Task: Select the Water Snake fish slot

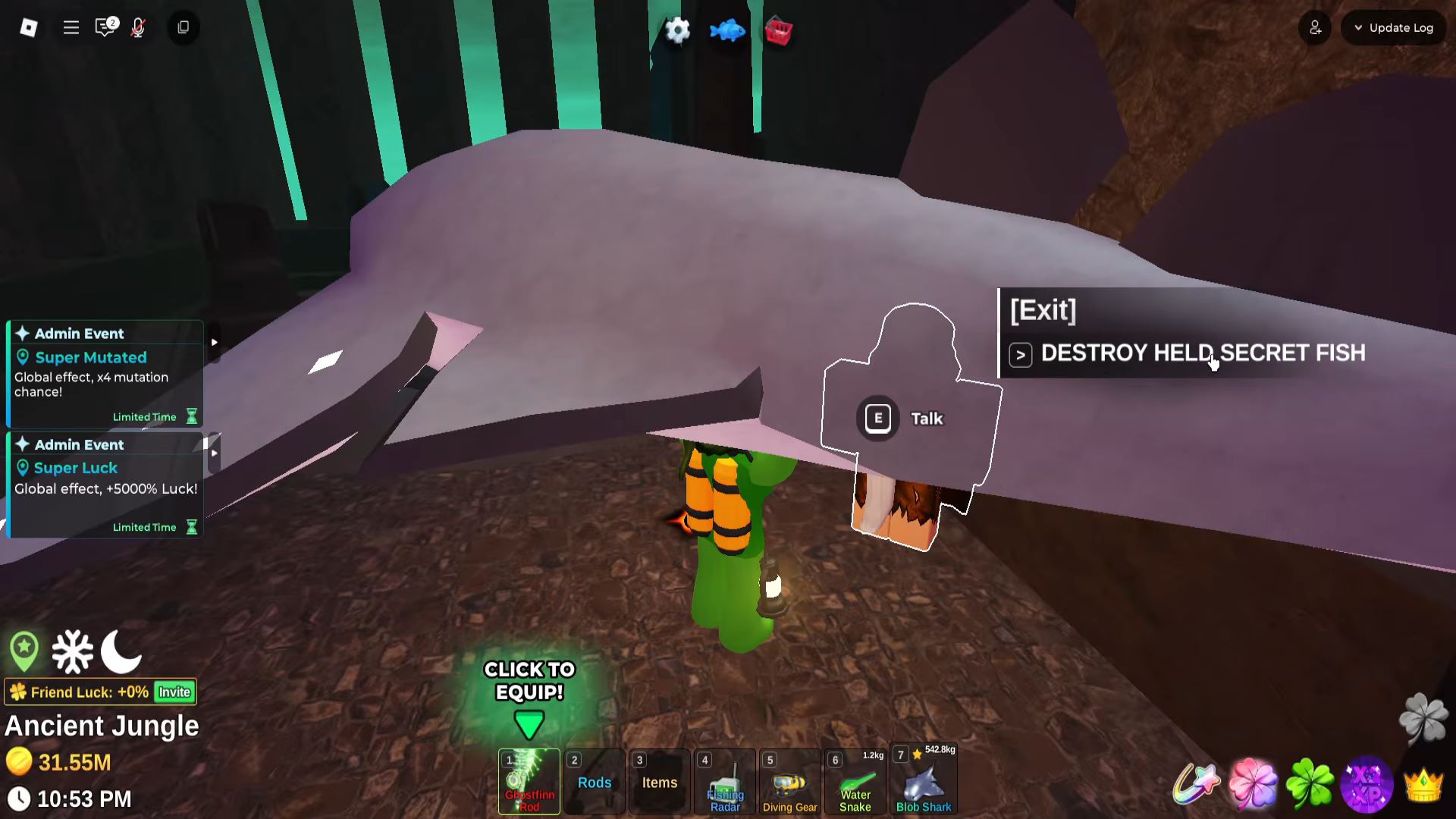Action: click(x=855, y=782)
